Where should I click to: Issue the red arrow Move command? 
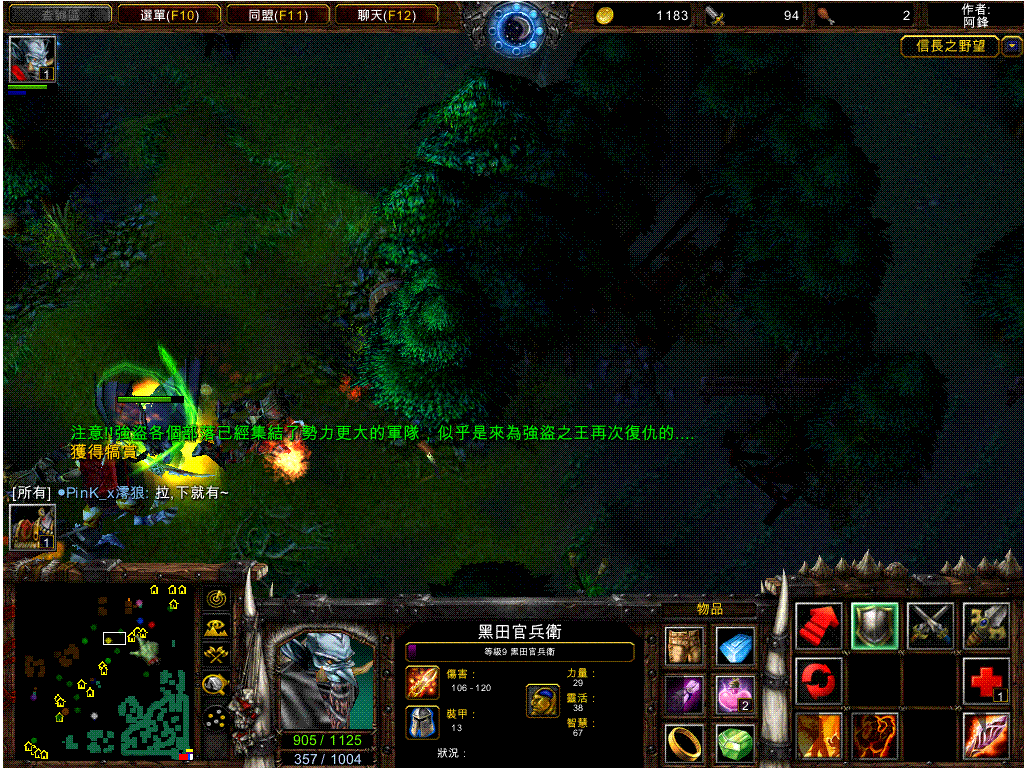click(819, 626)
